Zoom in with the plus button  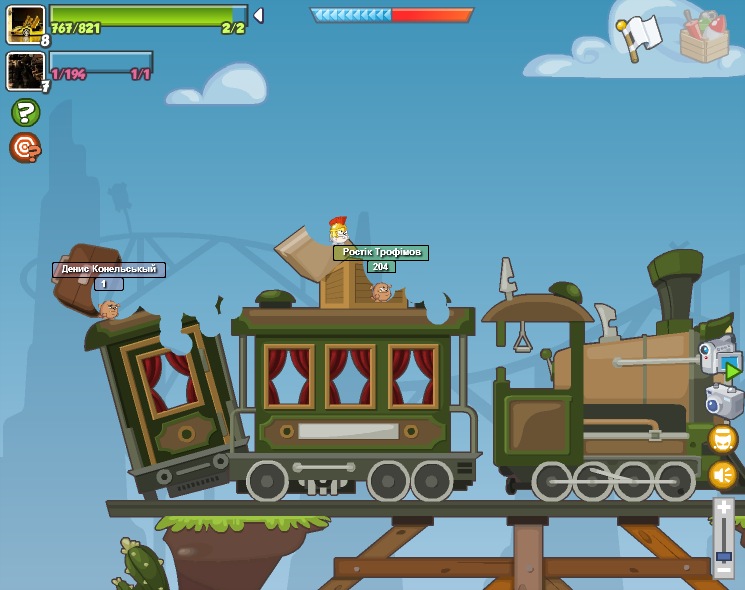[x=724, y=508]
